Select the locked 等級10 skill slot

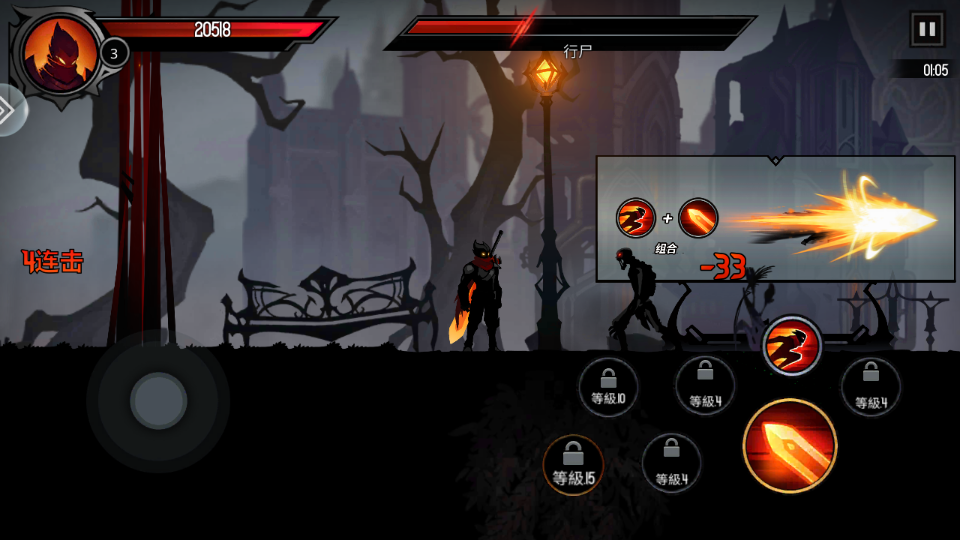tap(608, 386)
